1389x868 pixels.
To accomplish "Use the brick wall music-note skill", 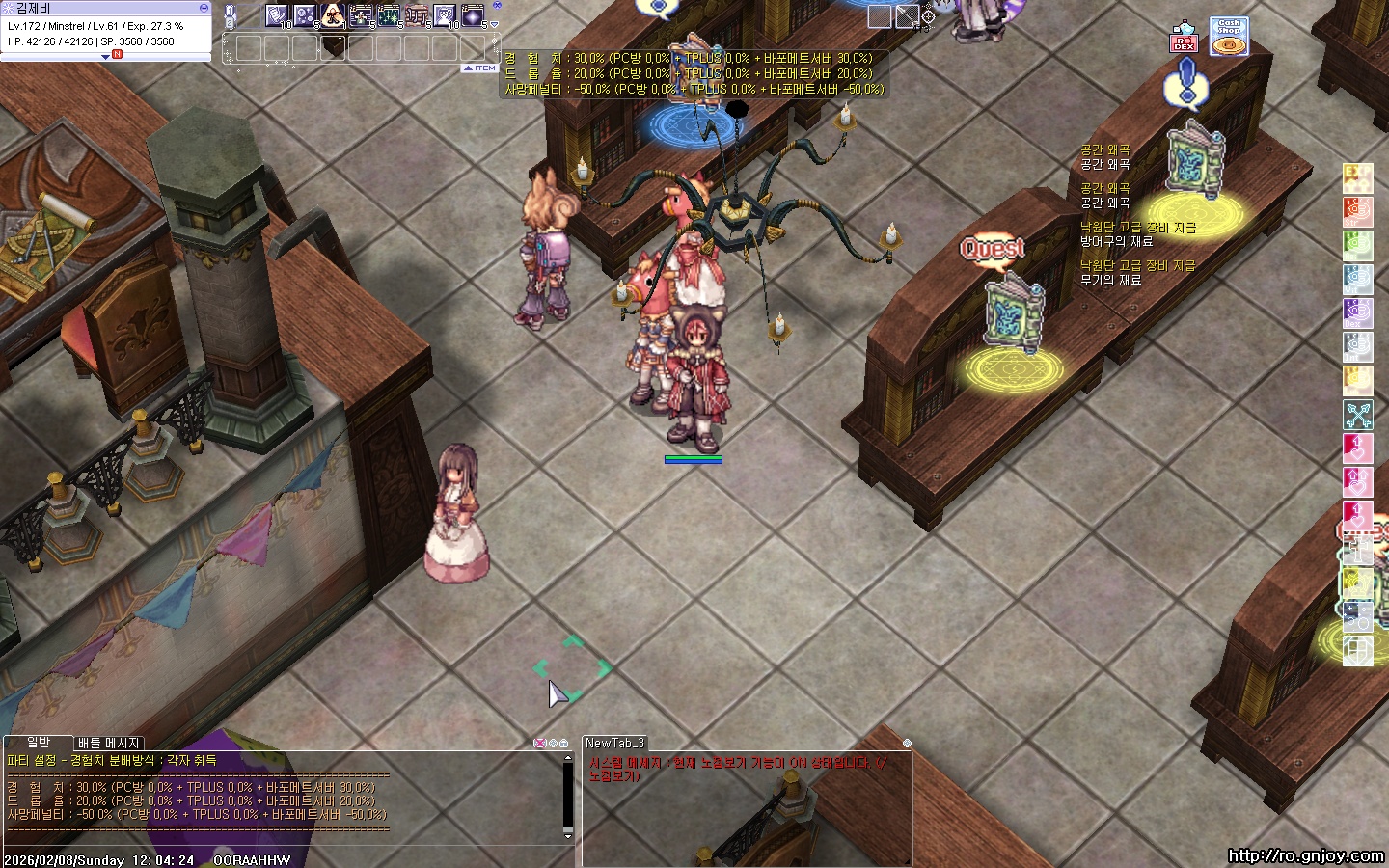I will pos(417,15).
